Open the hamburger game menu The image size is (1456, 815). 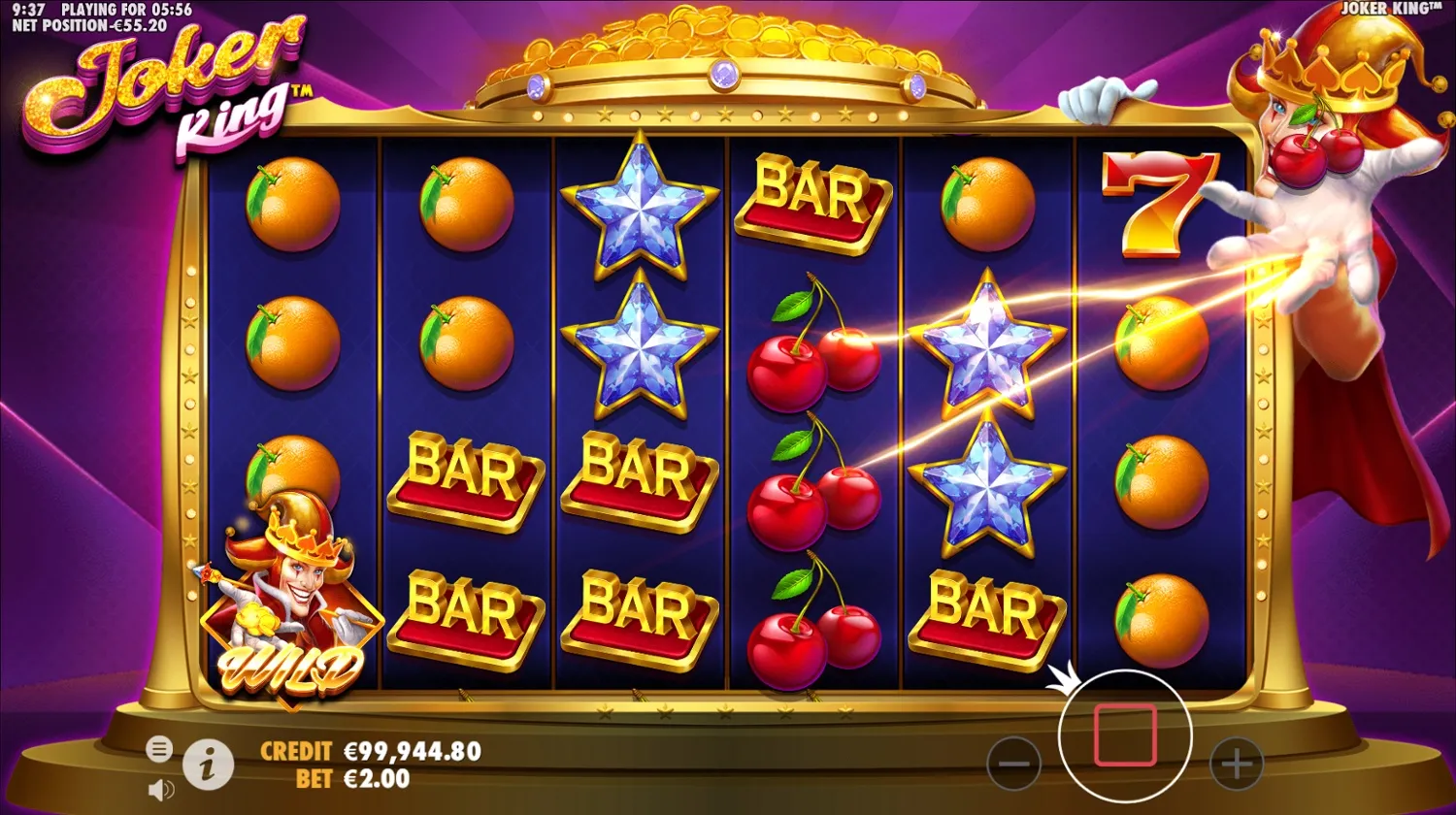click(x=158, y=748)
